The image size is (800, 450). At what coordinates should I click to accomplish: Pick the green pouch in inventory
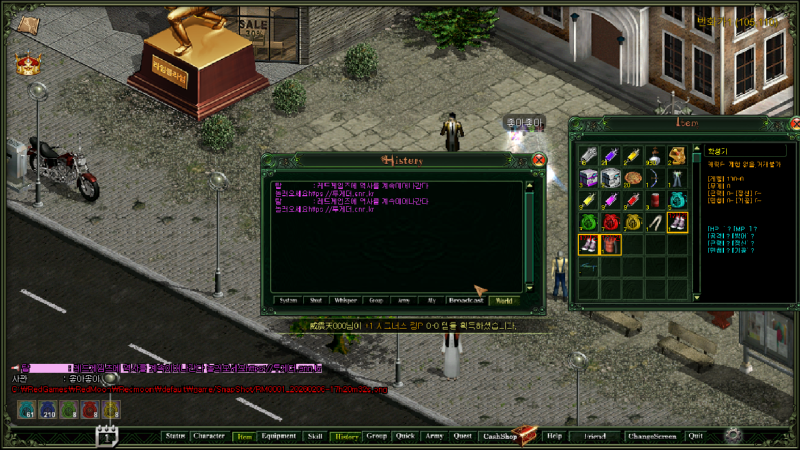point(588,222)
